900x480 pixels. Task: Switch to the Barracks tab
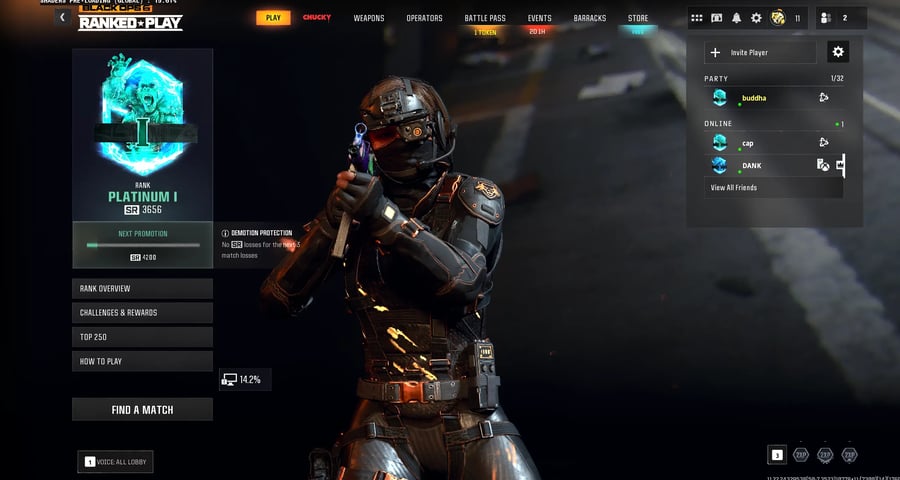589,18
